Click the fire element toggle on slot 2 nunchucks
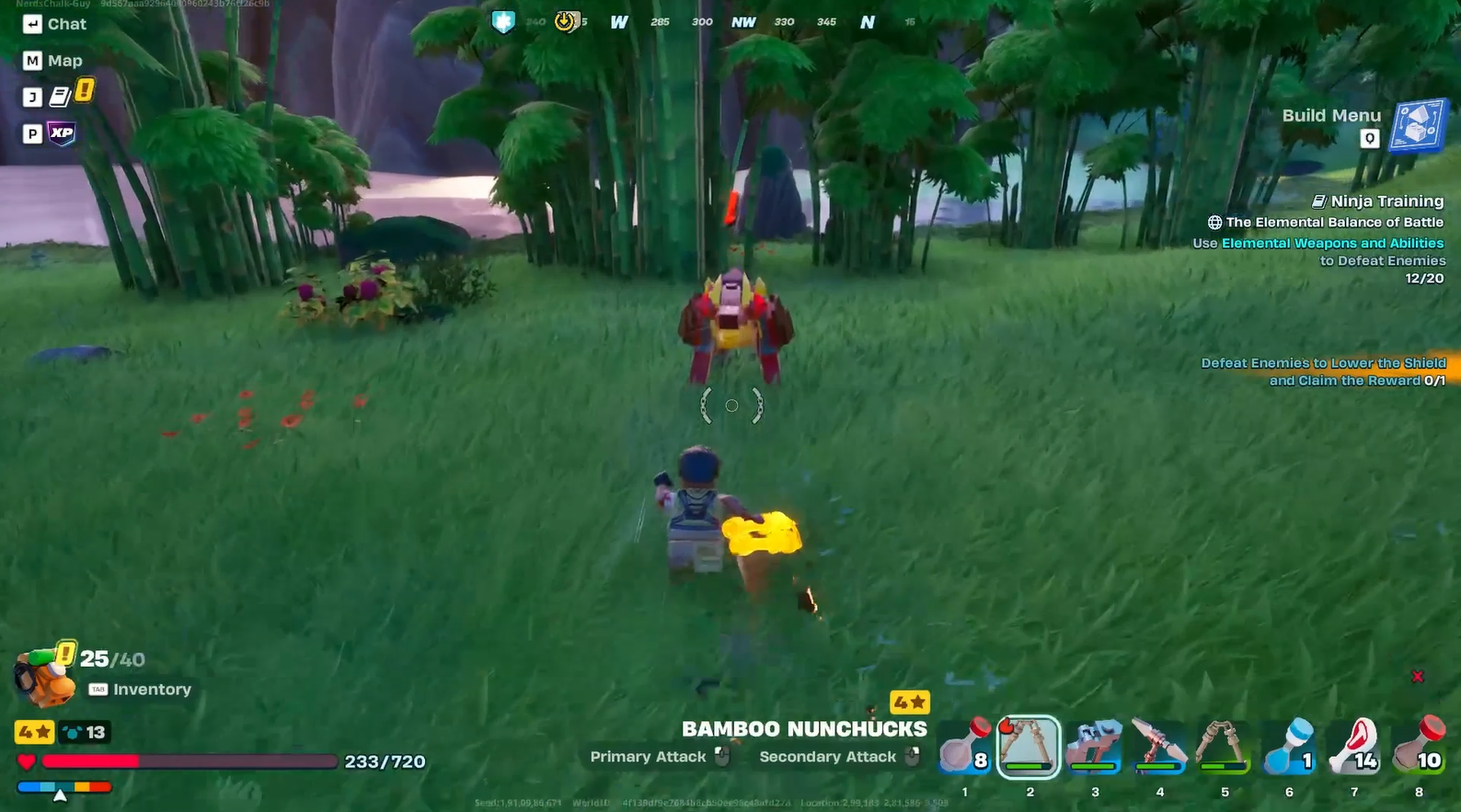The width and height of the screenshot is (1461, 812). tap(1006, 726)
